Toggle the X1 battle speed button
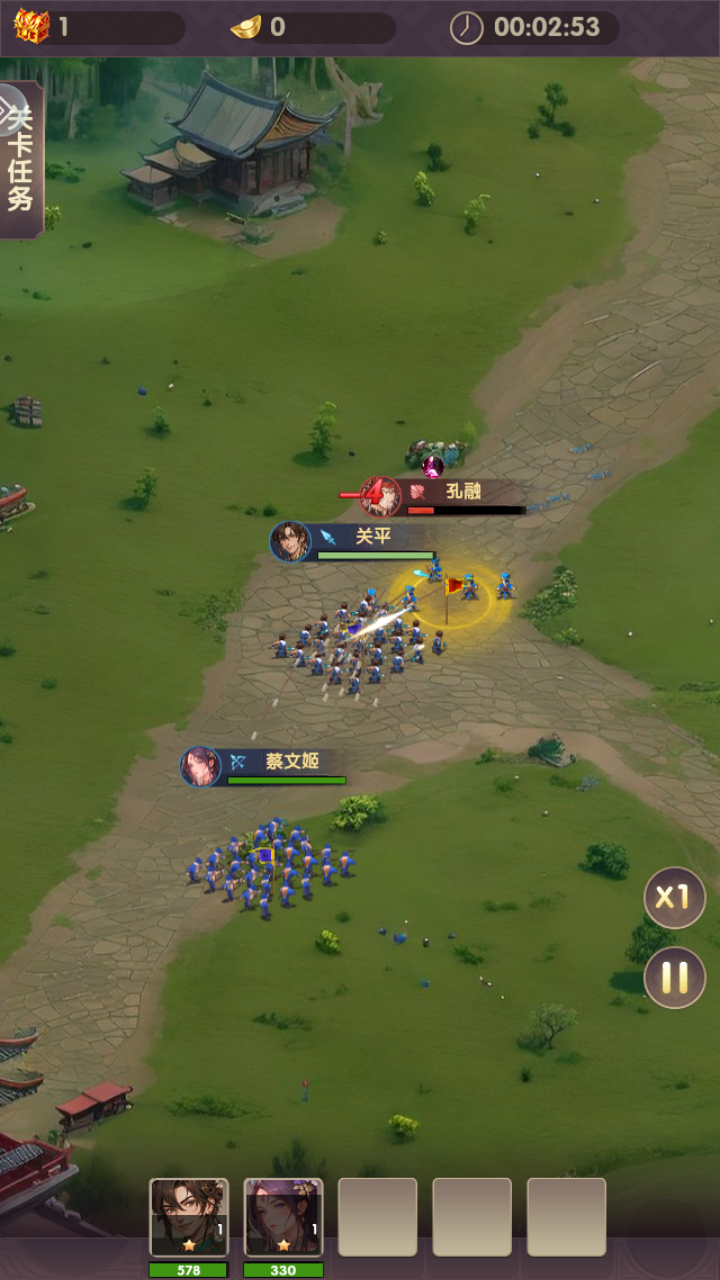The width and height of the screenshot is (720, 1280). coord(674,897)
